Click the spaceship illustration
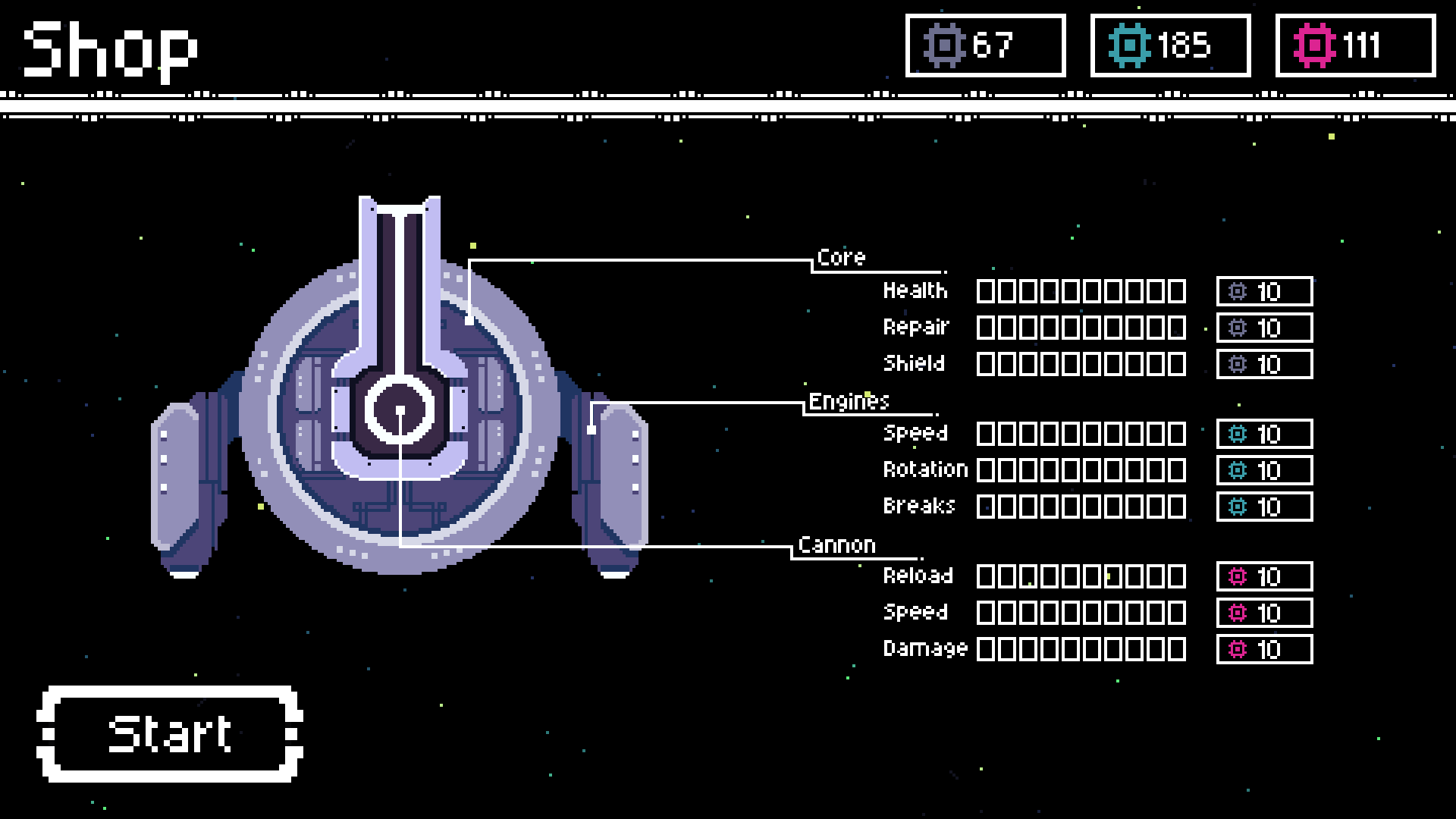Image resolution: width=1456 pixels, height=819 pixels. point(402,409)
